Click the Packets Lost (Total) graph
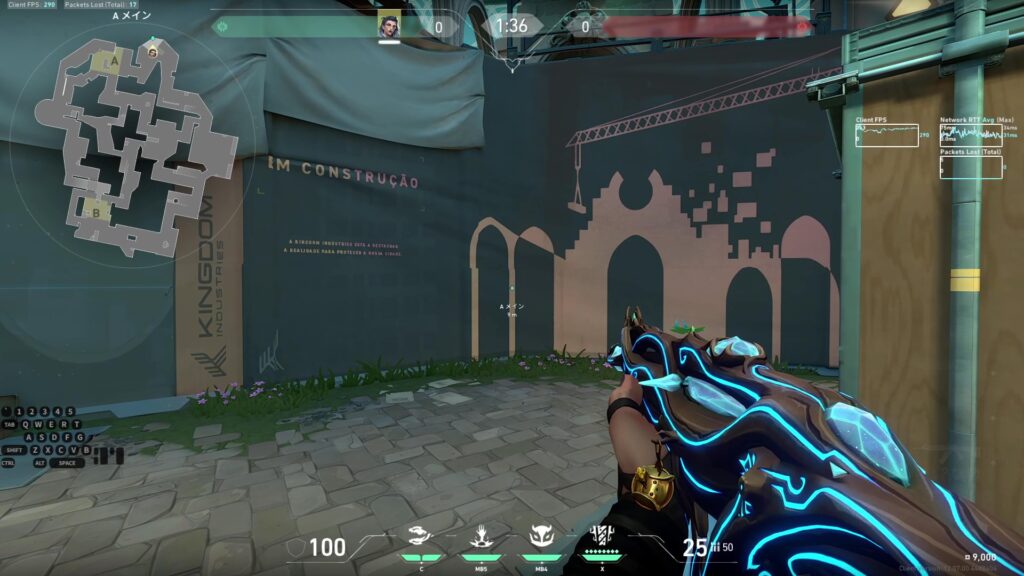1024x576 pixels. pos(971,167)
